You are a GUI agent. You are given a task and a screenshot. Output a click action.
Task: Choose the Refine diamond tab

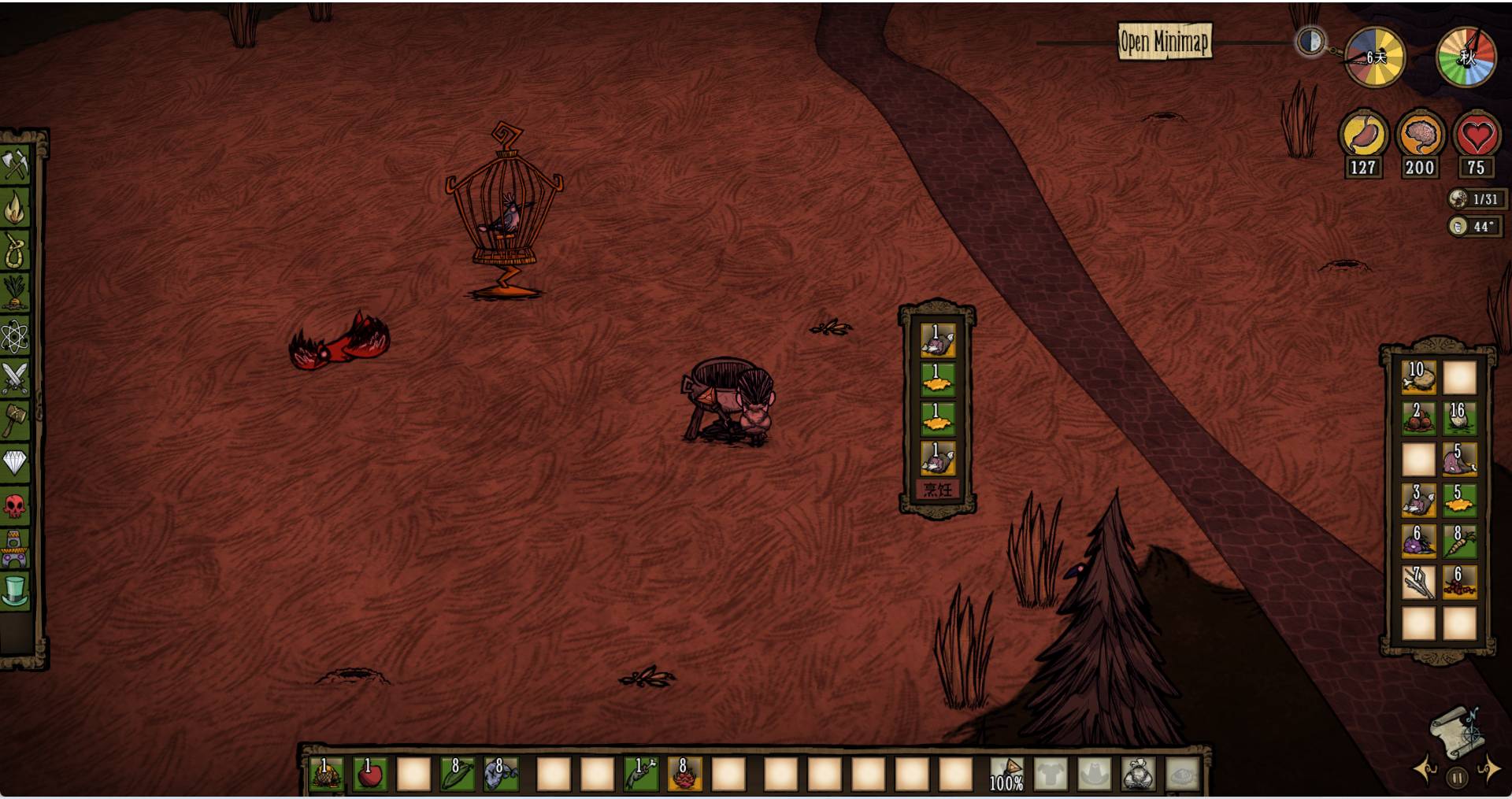[x=16, y=463]
